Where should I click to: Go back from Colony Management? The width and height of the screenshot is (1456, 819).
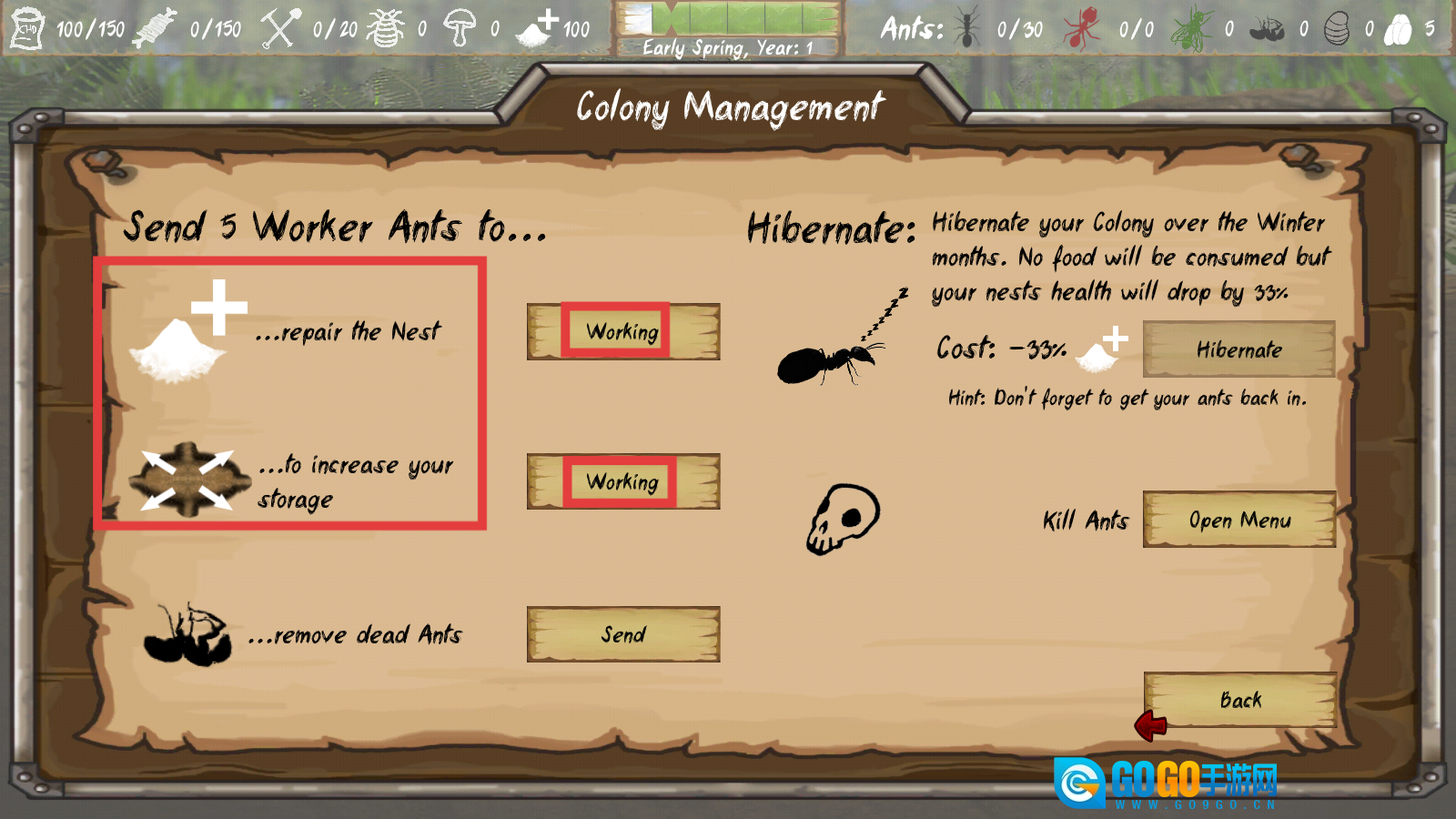[x=1239, y=700]
